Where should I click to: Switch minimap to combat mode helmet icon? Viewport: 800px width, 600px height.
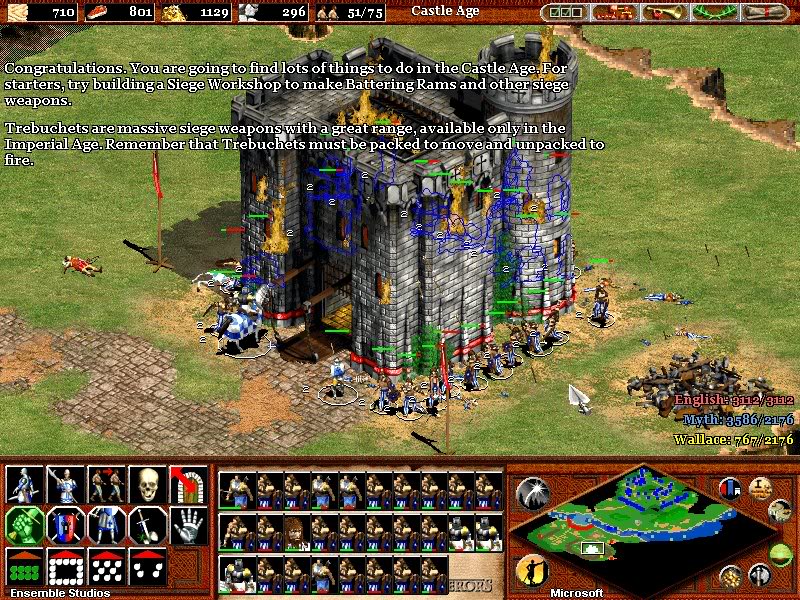758,575
